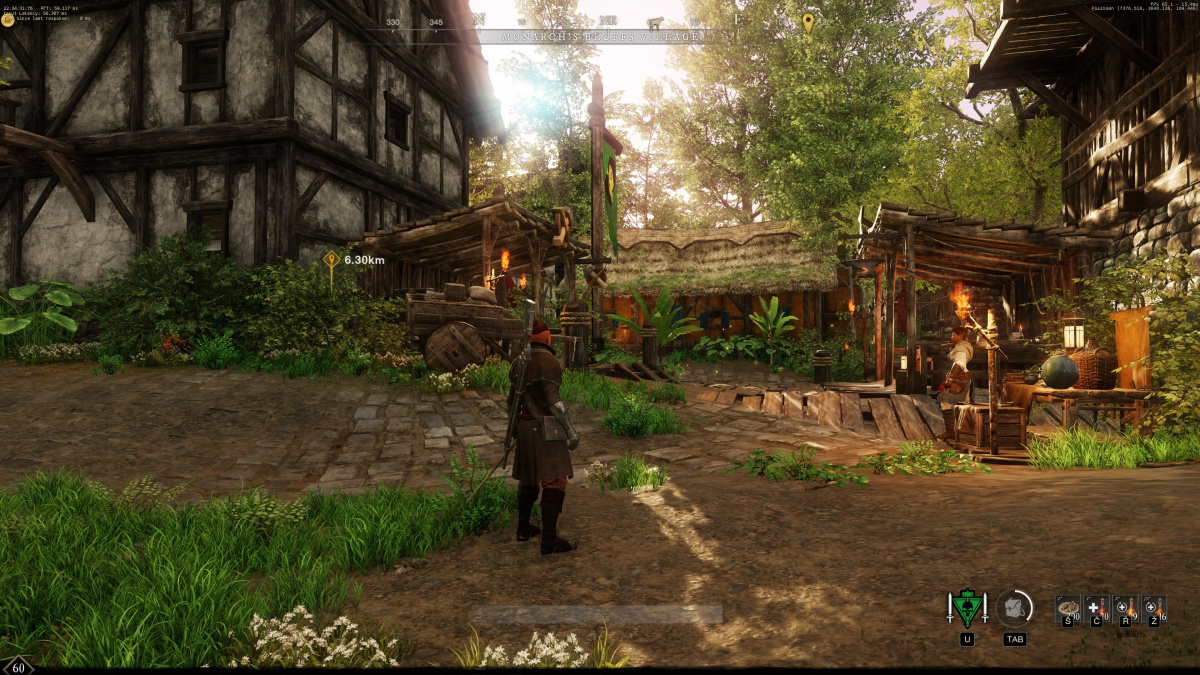Select the animal marker on the compass
Image resolution: width=1200 pixels, height=675 pixels.
tap(655, 21)
